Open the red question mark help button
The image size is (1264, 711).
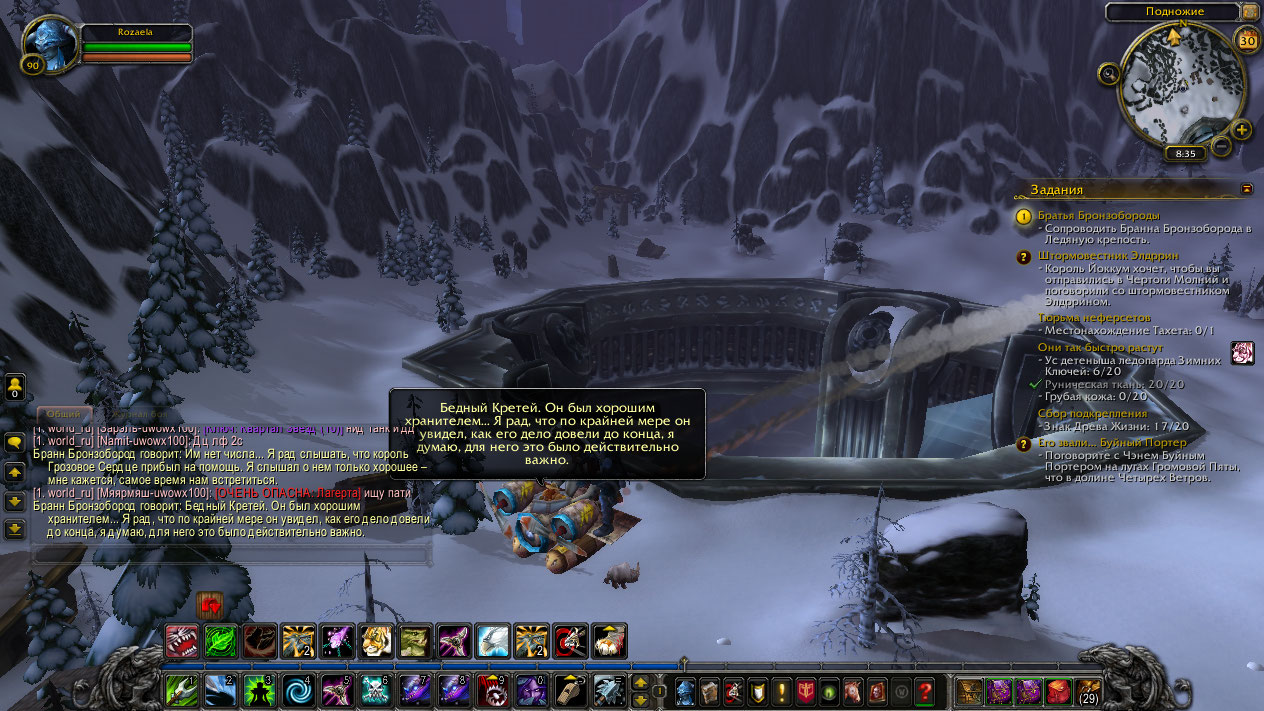pos(925,691)
